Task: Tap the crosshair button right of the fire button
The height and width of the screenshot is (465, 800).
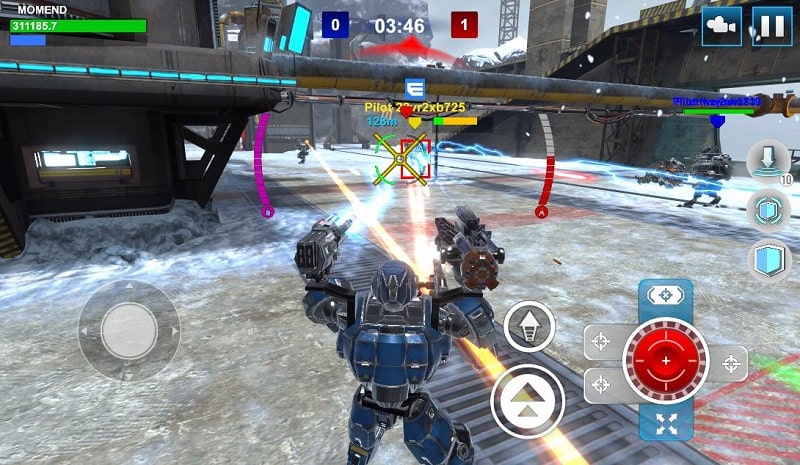Action: click(731, 362)
